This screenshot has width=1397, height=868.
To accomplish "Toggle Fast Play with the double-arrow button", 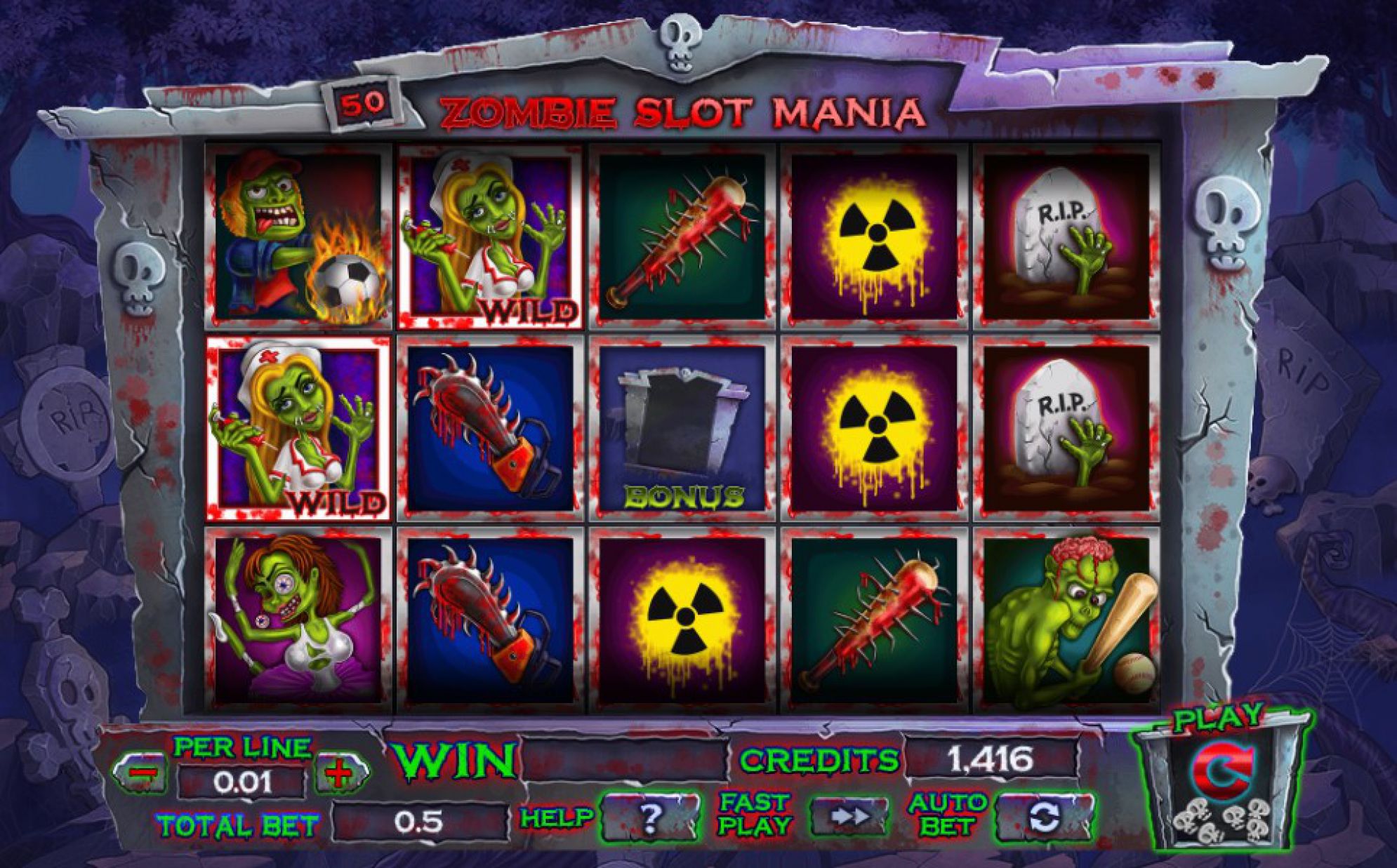I will tap(848, 816).
